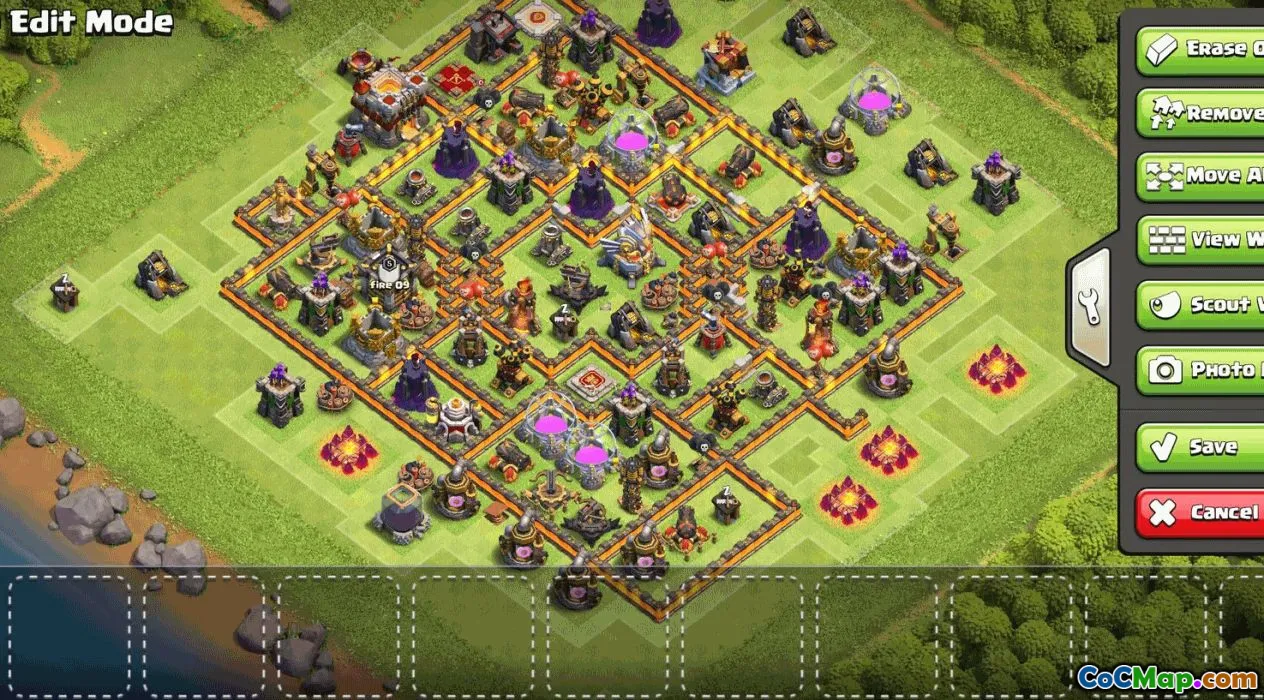
Task: Choose the Move All button
Action: pos(1202,176)
